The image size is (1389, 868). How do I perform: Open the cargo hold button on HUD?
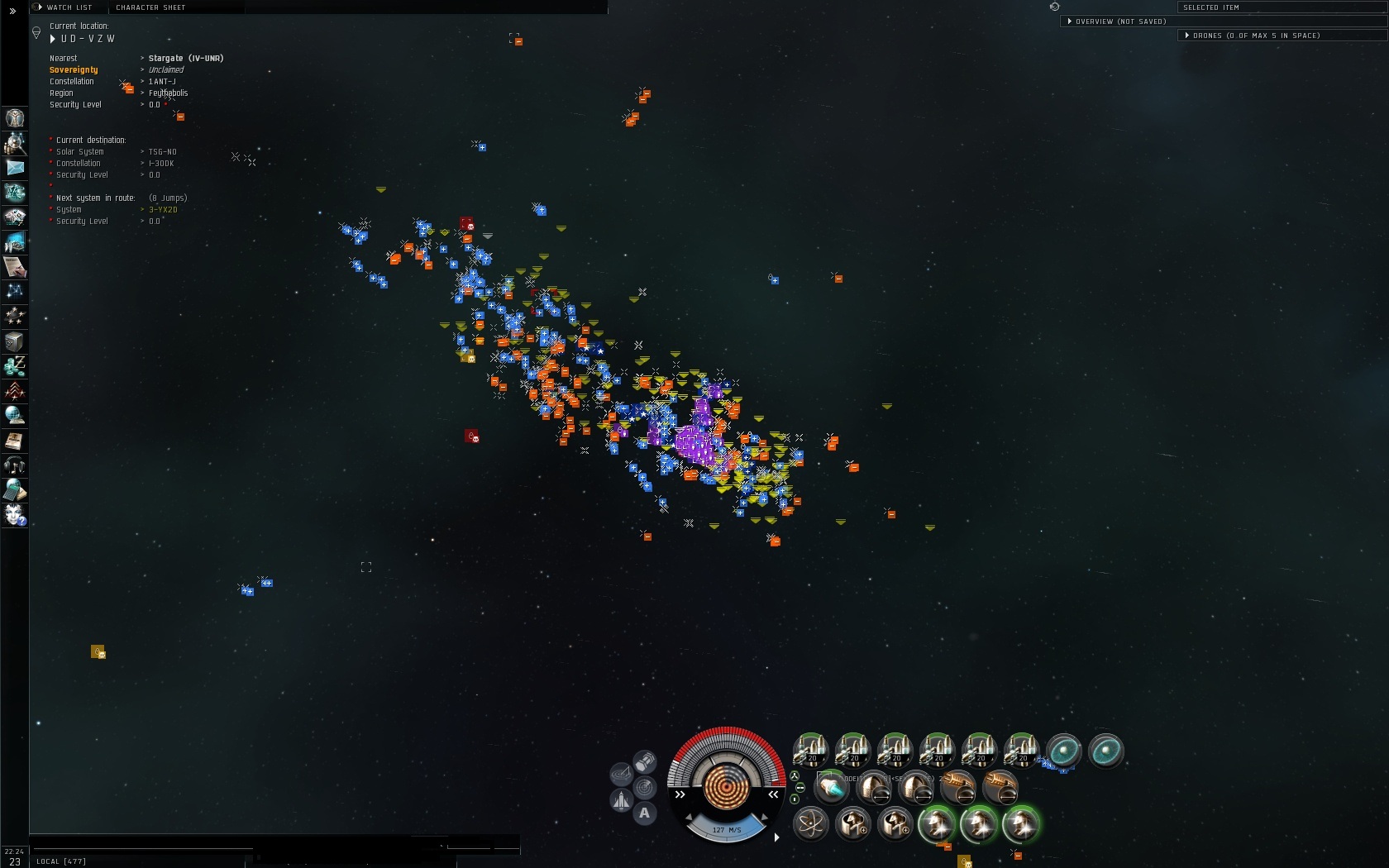tap(644, 761)
